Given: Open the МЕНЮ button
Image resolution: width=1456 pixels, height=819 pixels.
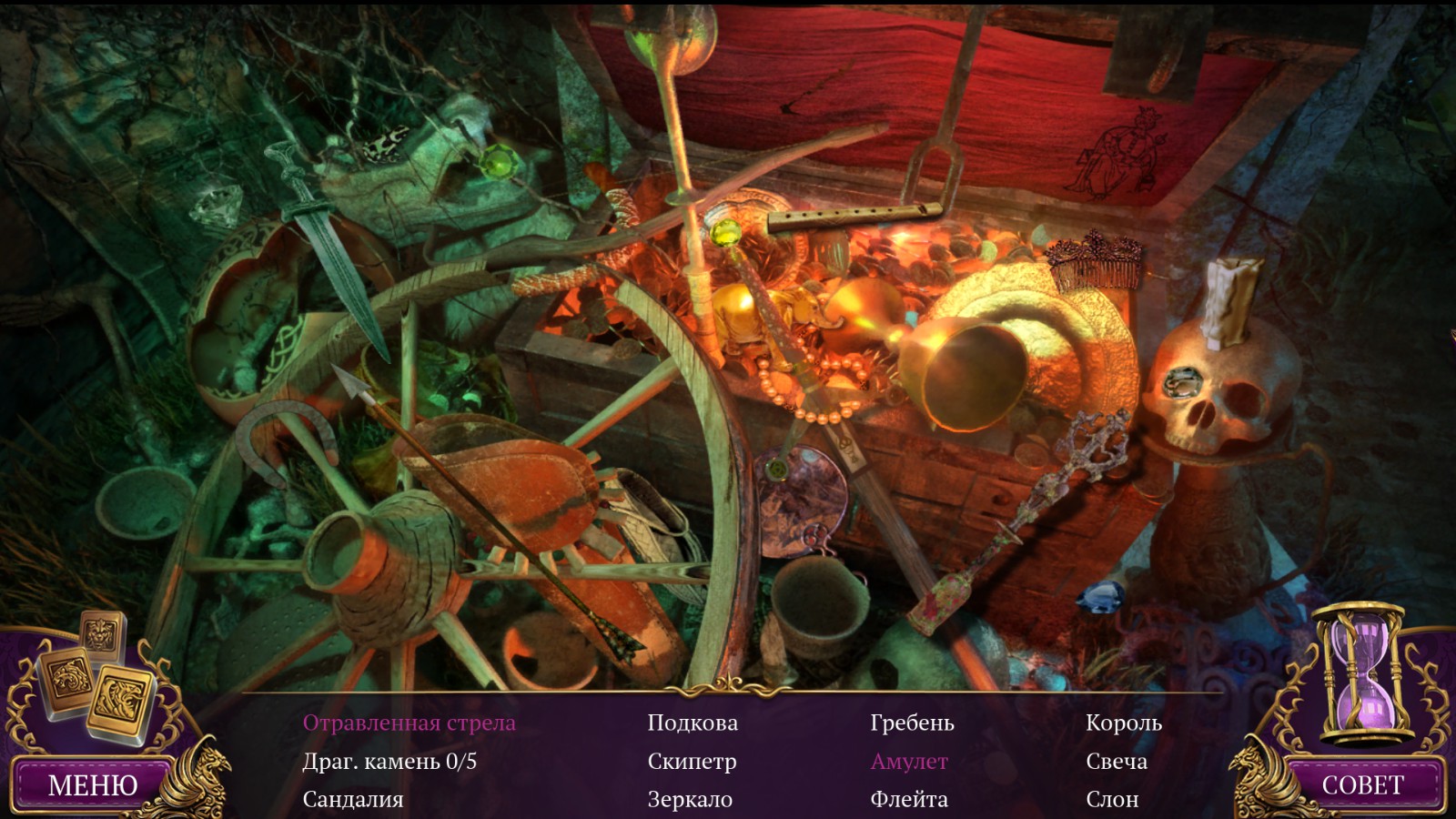Looking at the screenshot, I should pos(93,784).
